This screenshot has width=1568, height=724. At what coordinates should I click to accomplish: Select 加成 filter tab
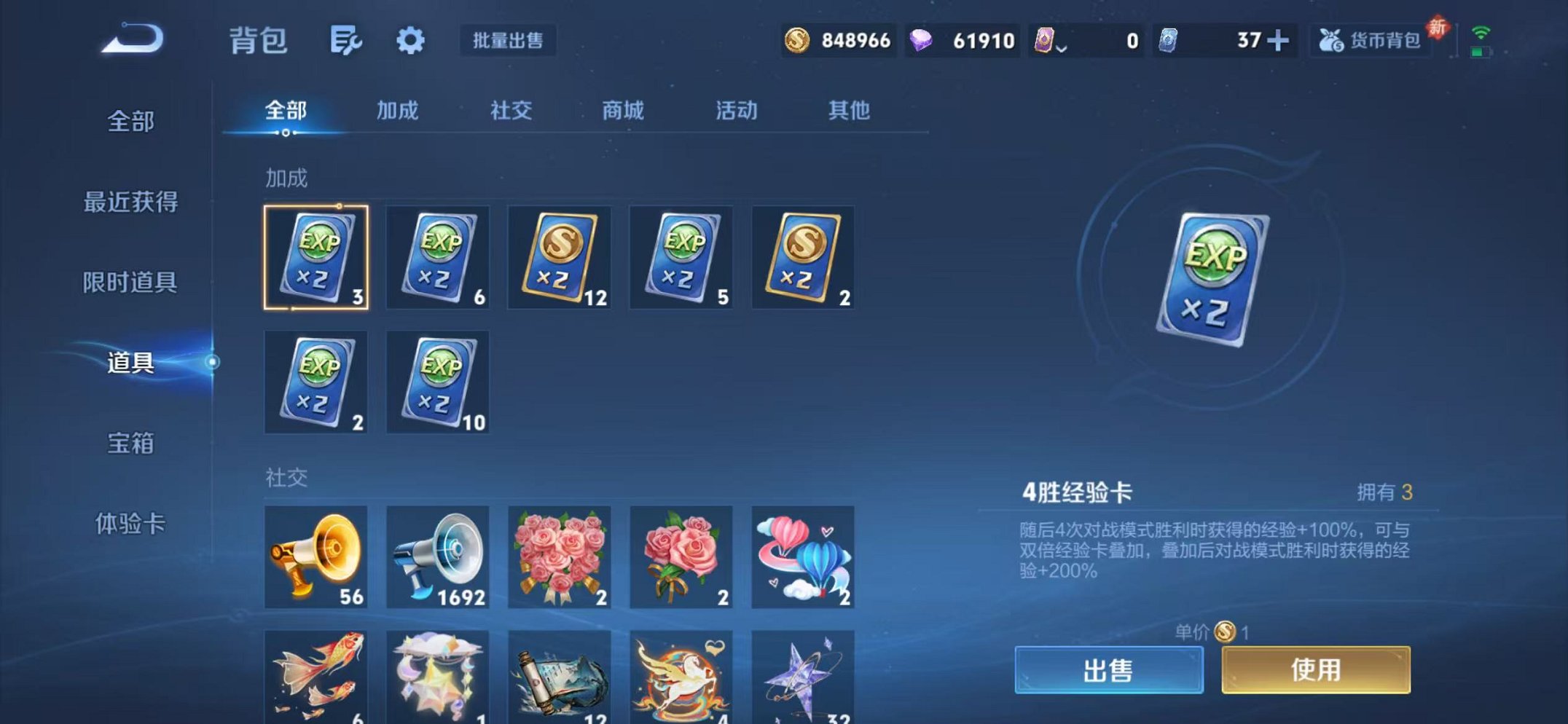398,111
